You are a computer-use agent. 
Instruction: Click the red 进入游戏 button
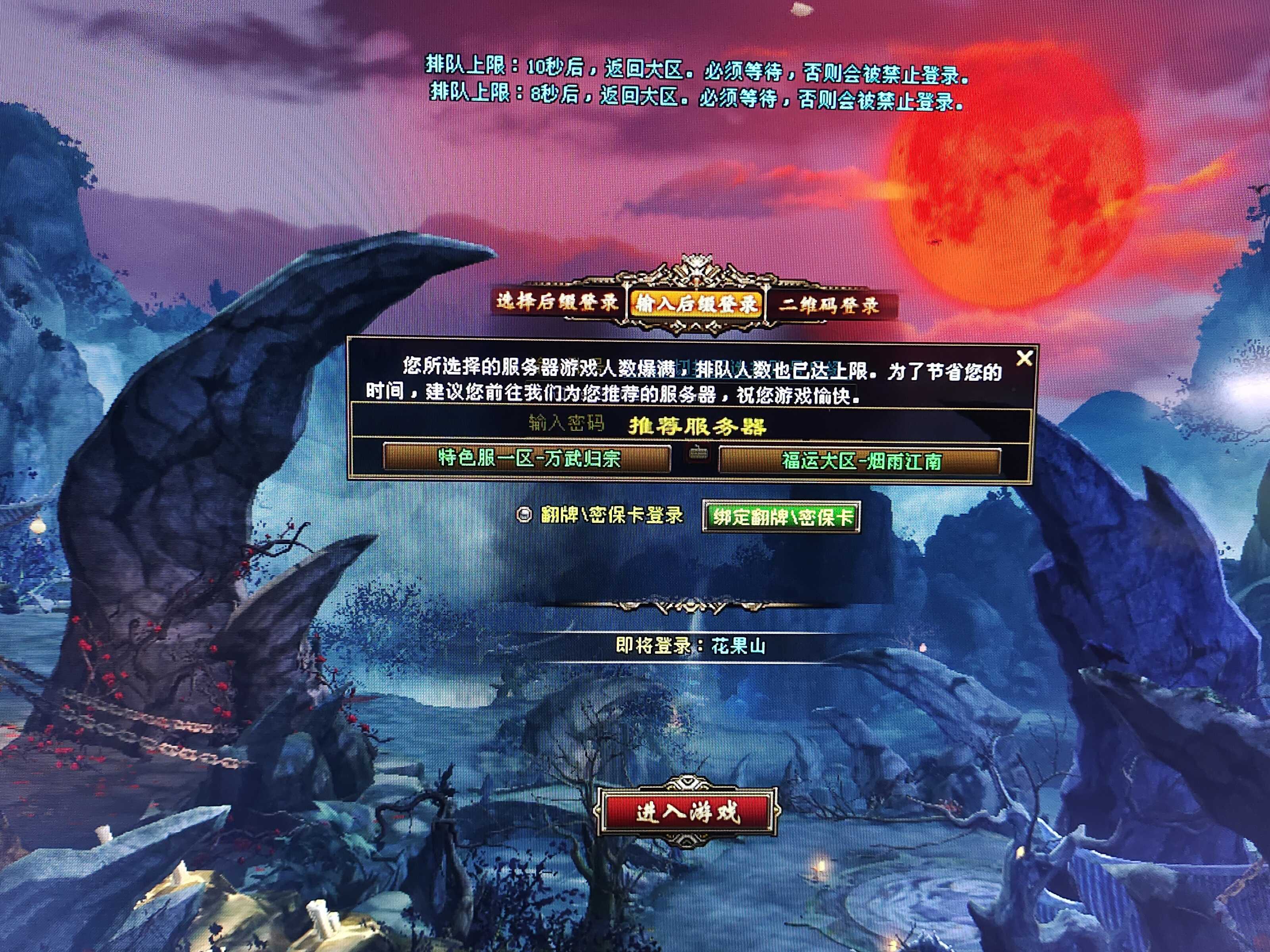click(687, 812)
